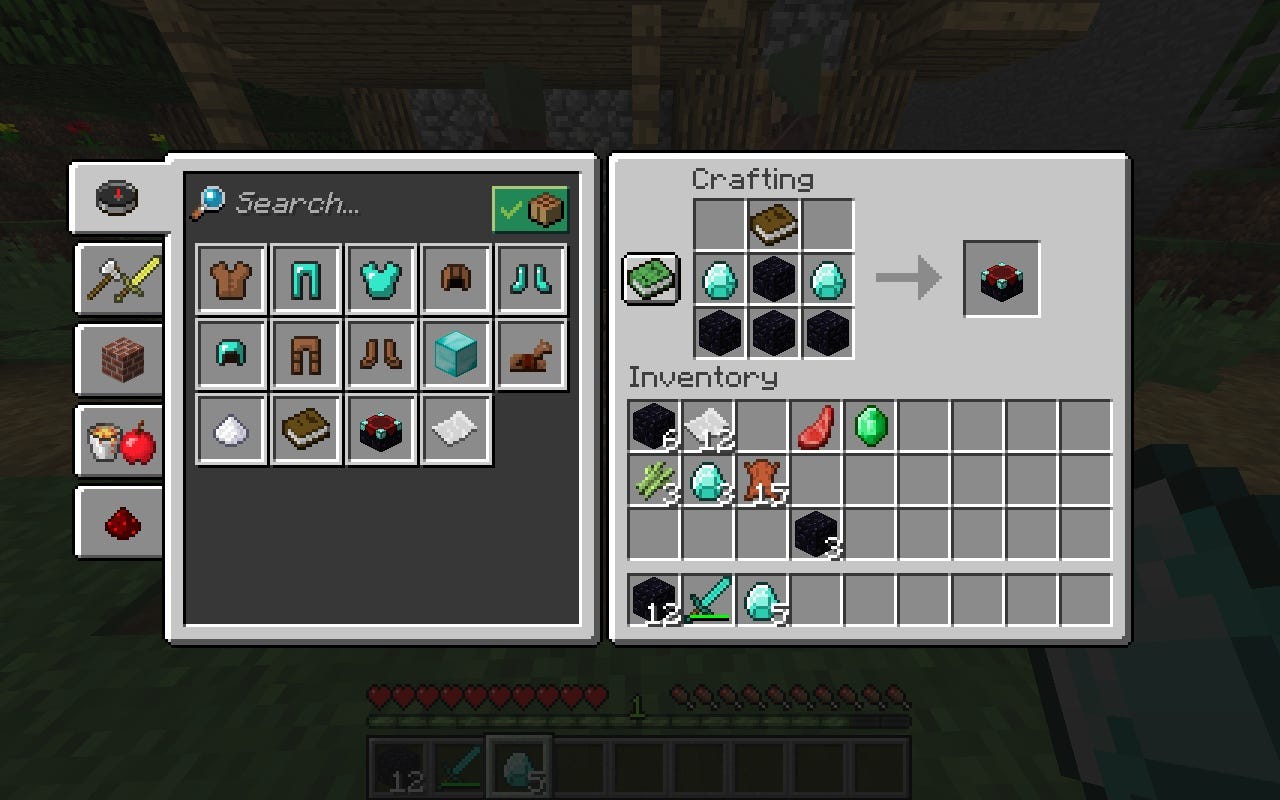The image size is (1280, 800).
Task: Toggle the craftable-only filter checkmark
Action: pos(531,210)
